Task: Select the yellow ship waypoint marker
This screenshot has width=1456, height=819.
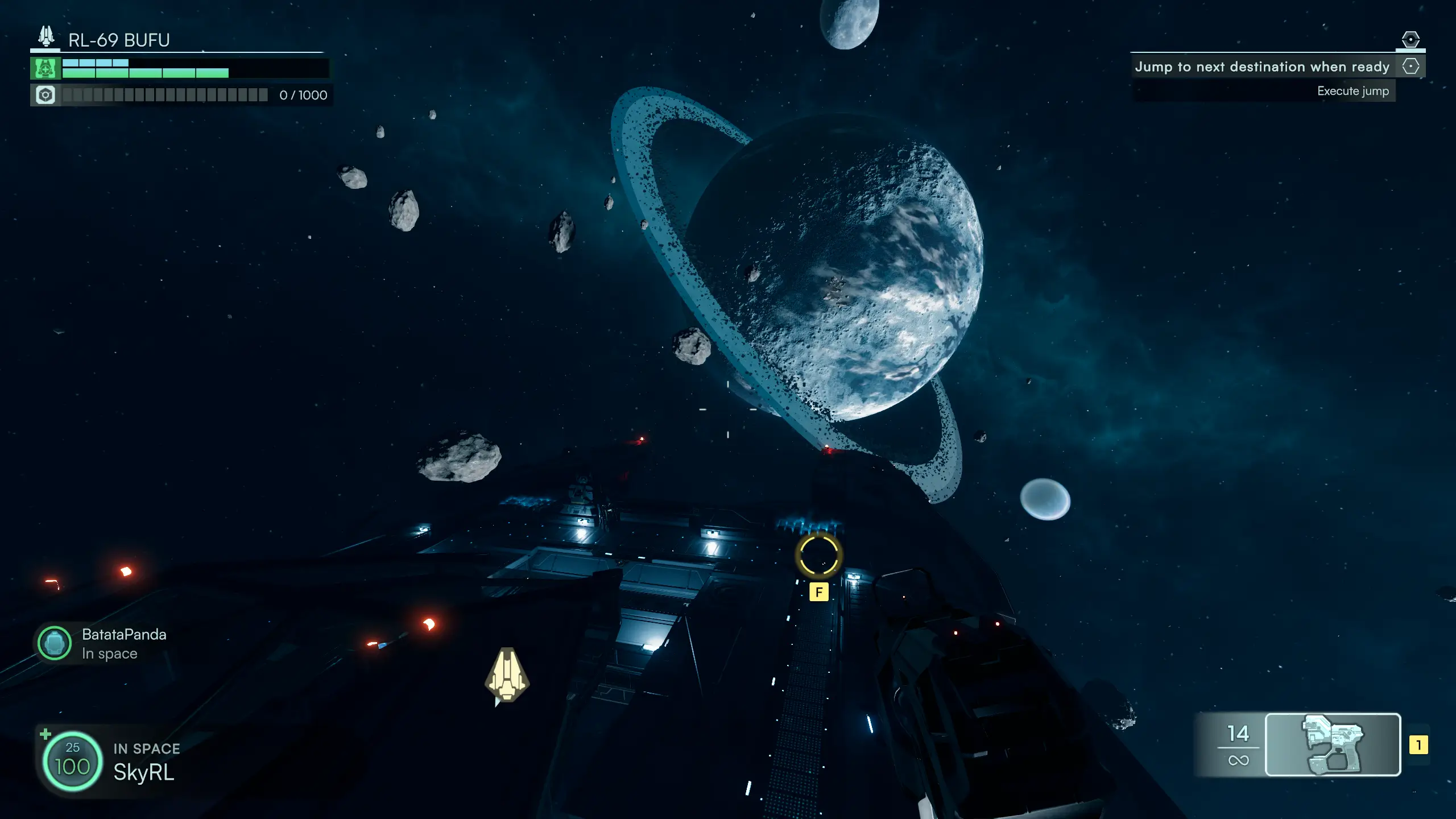Action: pos(507,675)
